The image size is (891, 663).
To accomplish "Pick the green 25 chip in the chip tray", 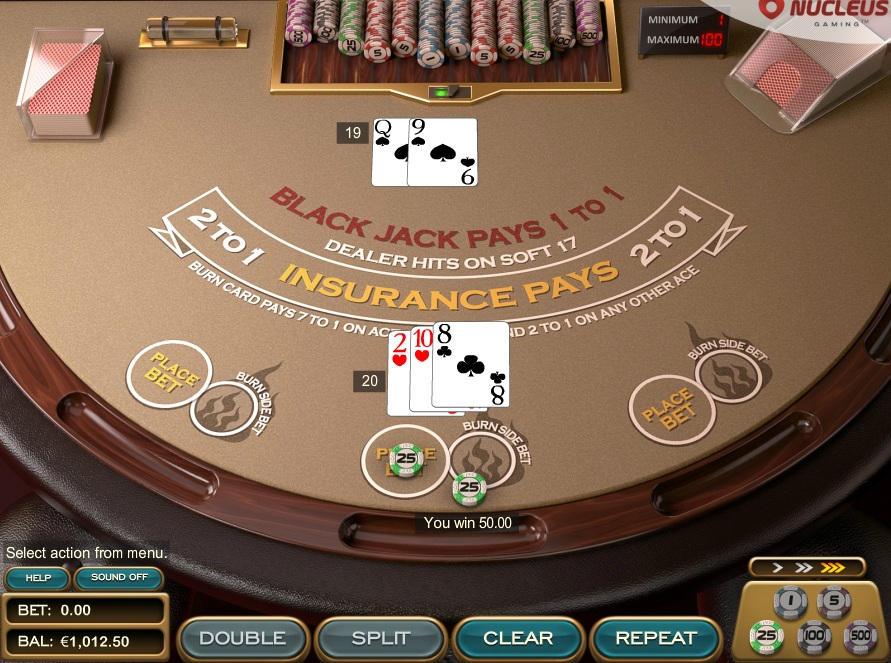I will pyautogui.click(x=768, y=636).
